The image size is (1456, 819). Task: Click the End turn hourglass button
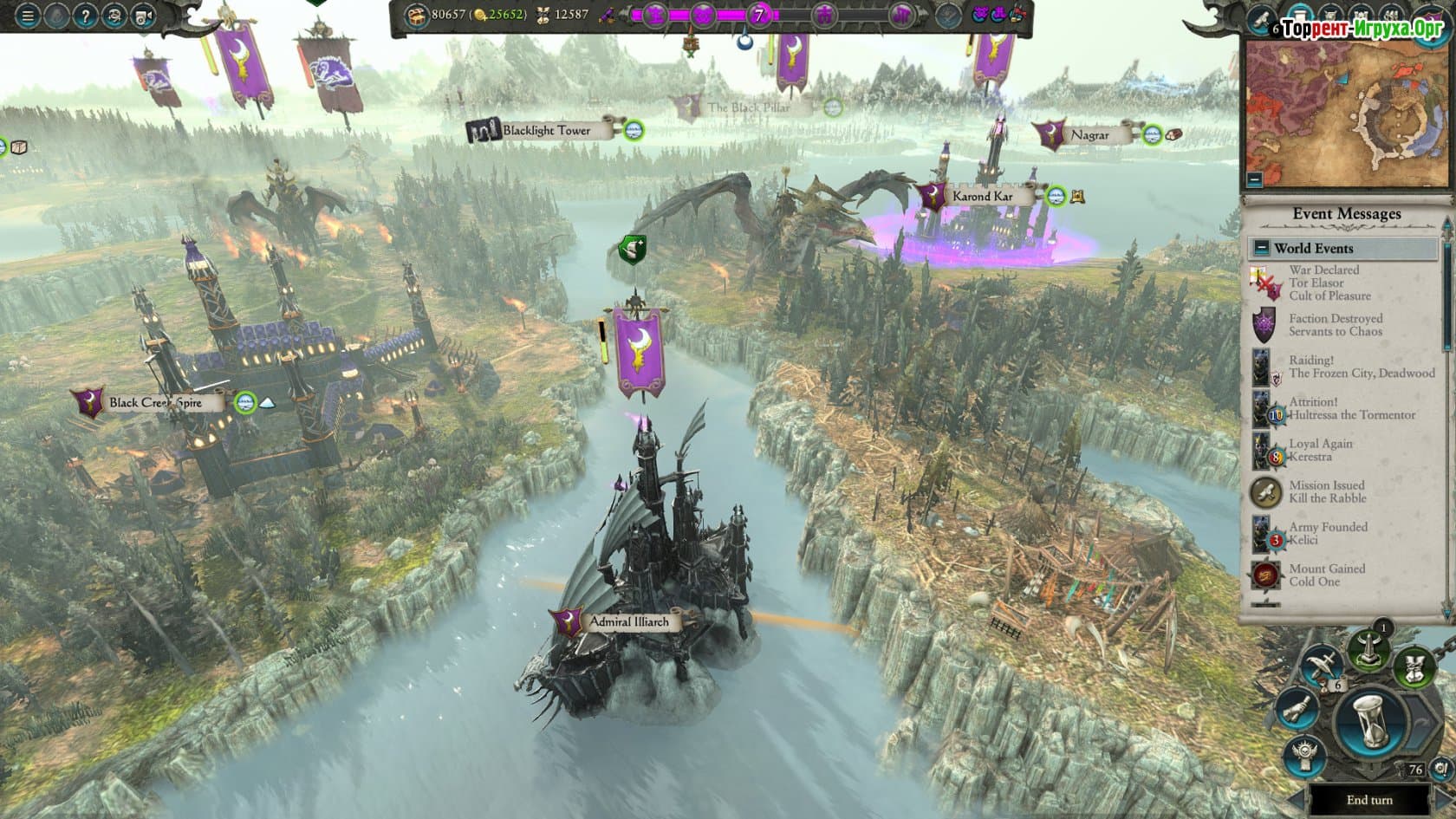(1372, 725)
